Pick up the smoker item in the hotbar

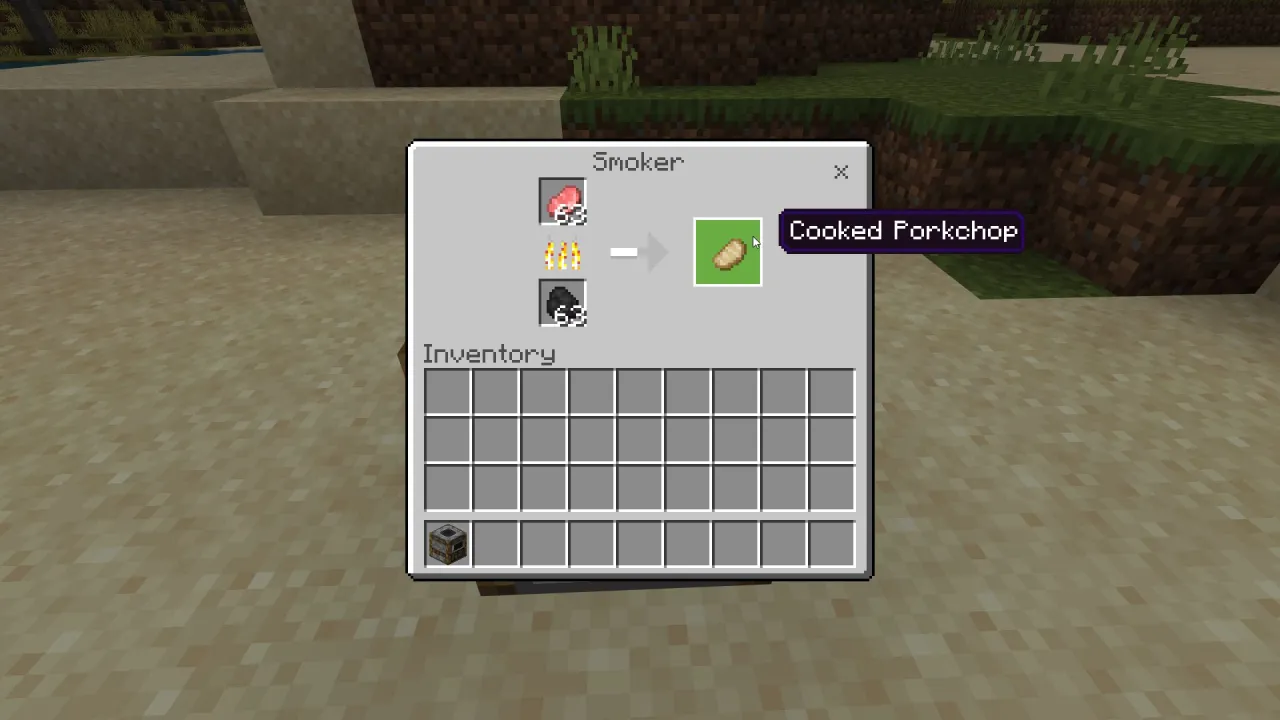point(447,543)
